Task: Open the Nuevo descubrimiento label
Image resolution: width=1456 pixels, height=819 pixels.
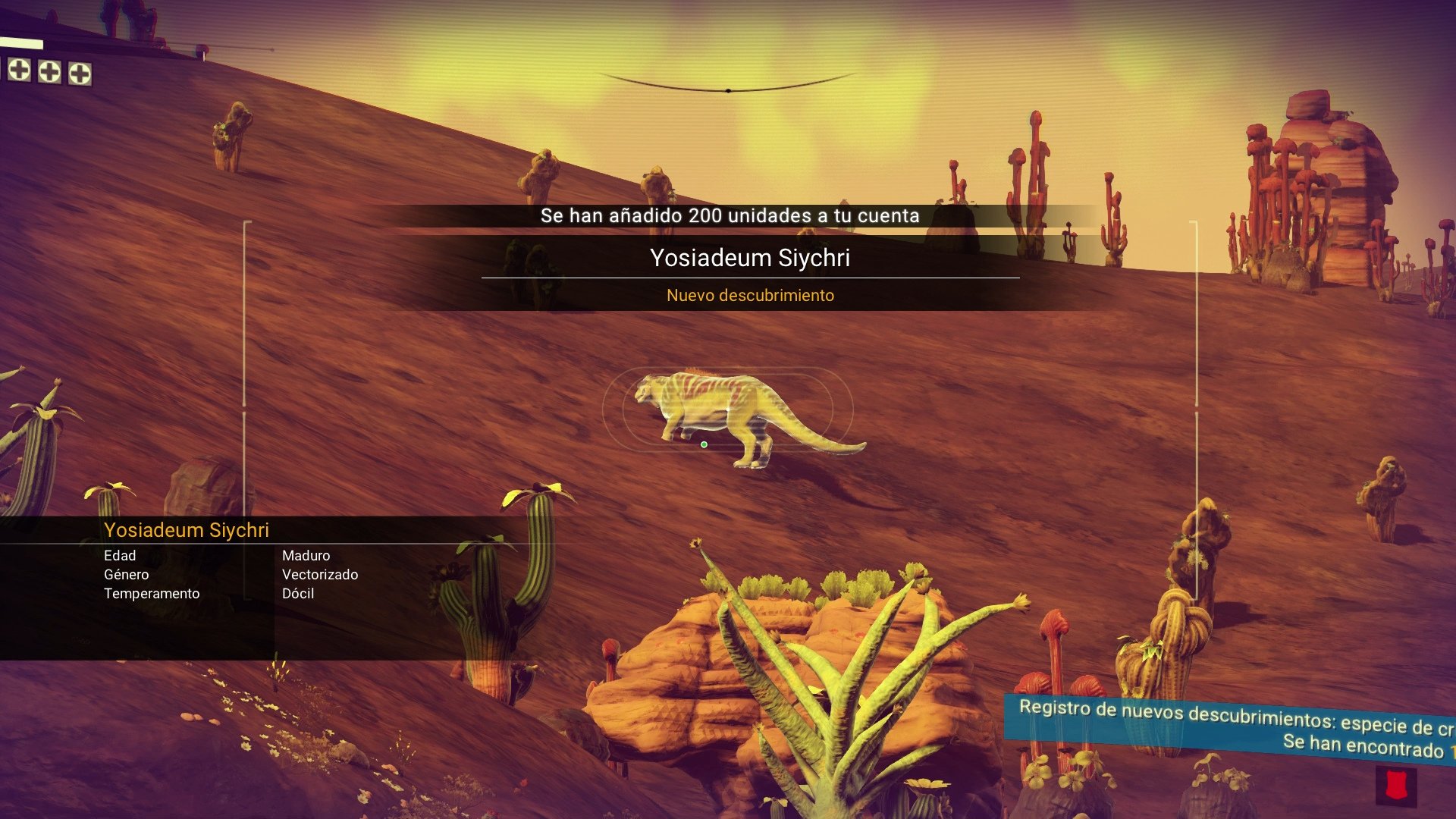Action: (x=749, y=296)
